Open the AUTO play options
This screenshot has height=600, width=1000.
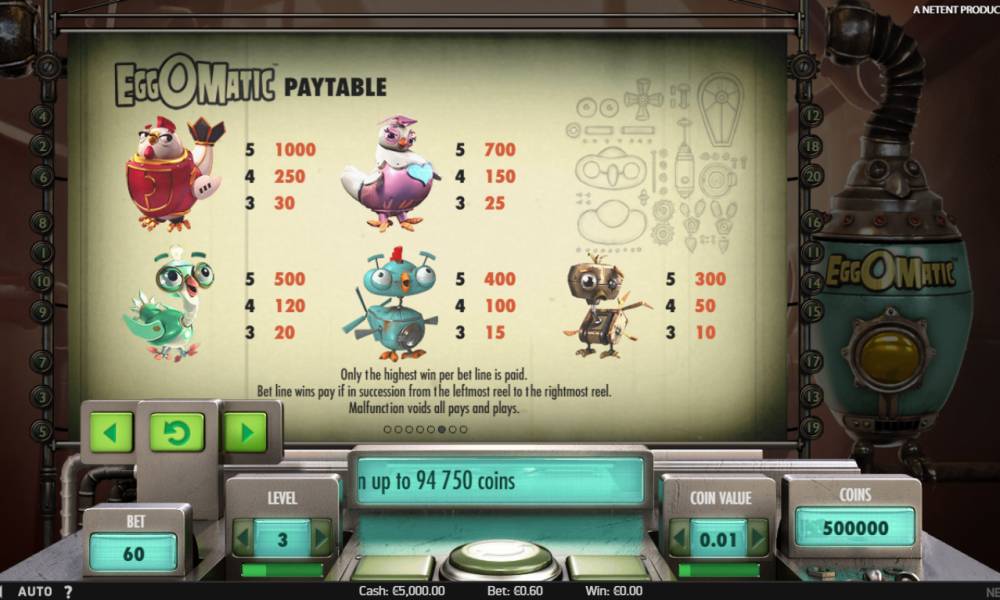35,591
